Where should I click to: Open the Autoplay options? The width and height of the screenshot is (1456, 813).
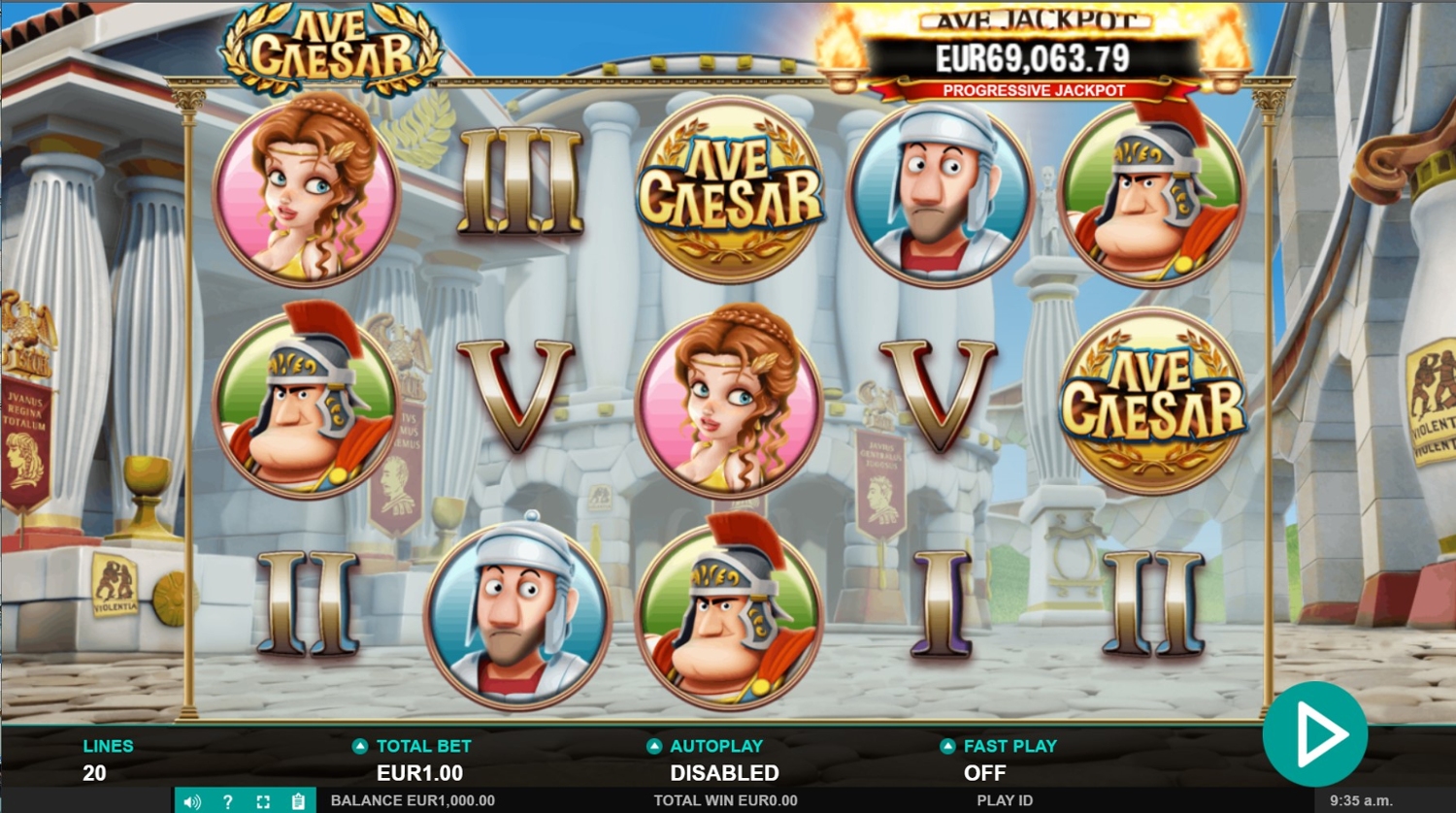[x=654, y=746]
